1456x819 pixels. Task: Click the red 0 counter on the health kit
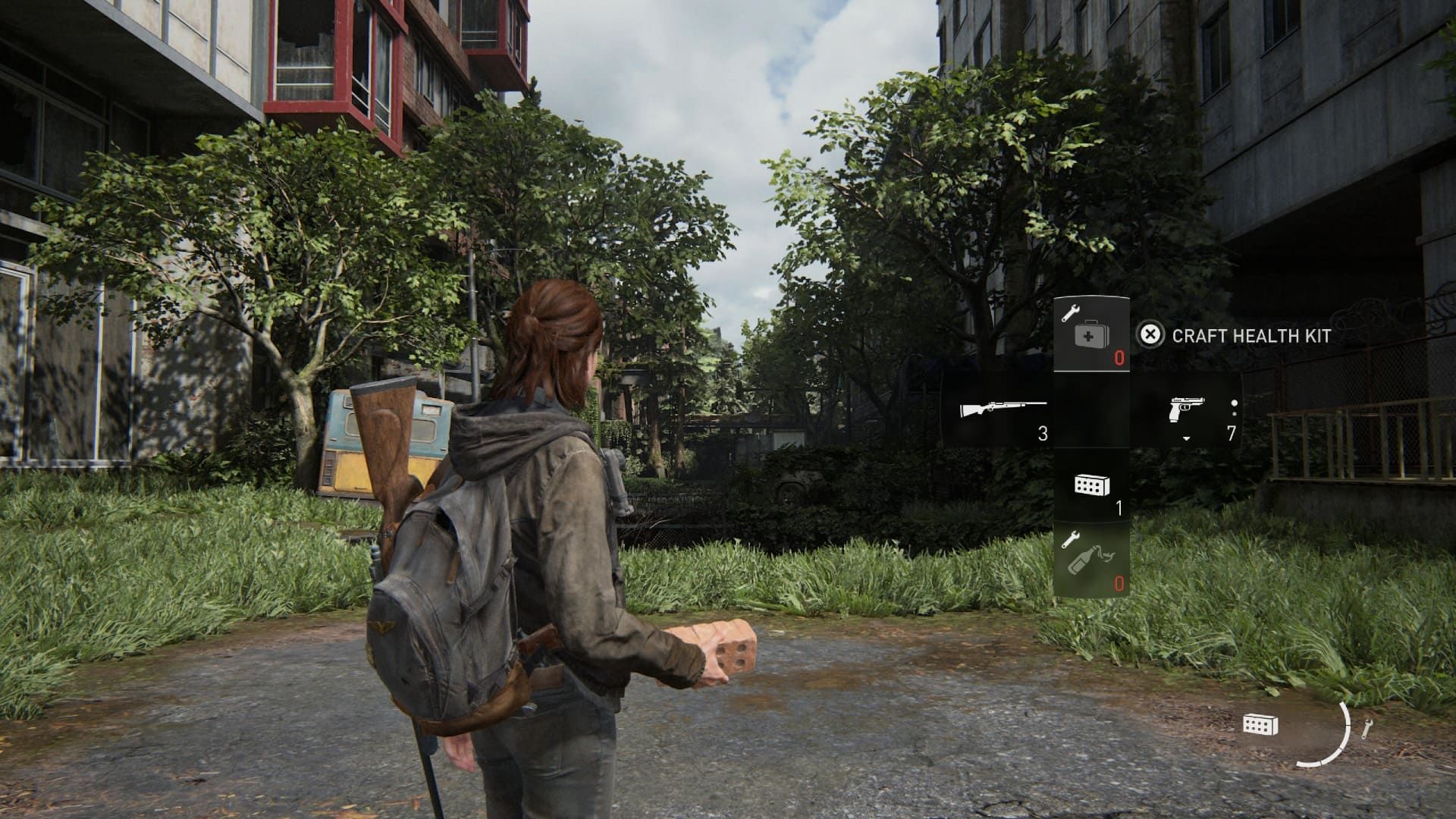[1119, 358]
